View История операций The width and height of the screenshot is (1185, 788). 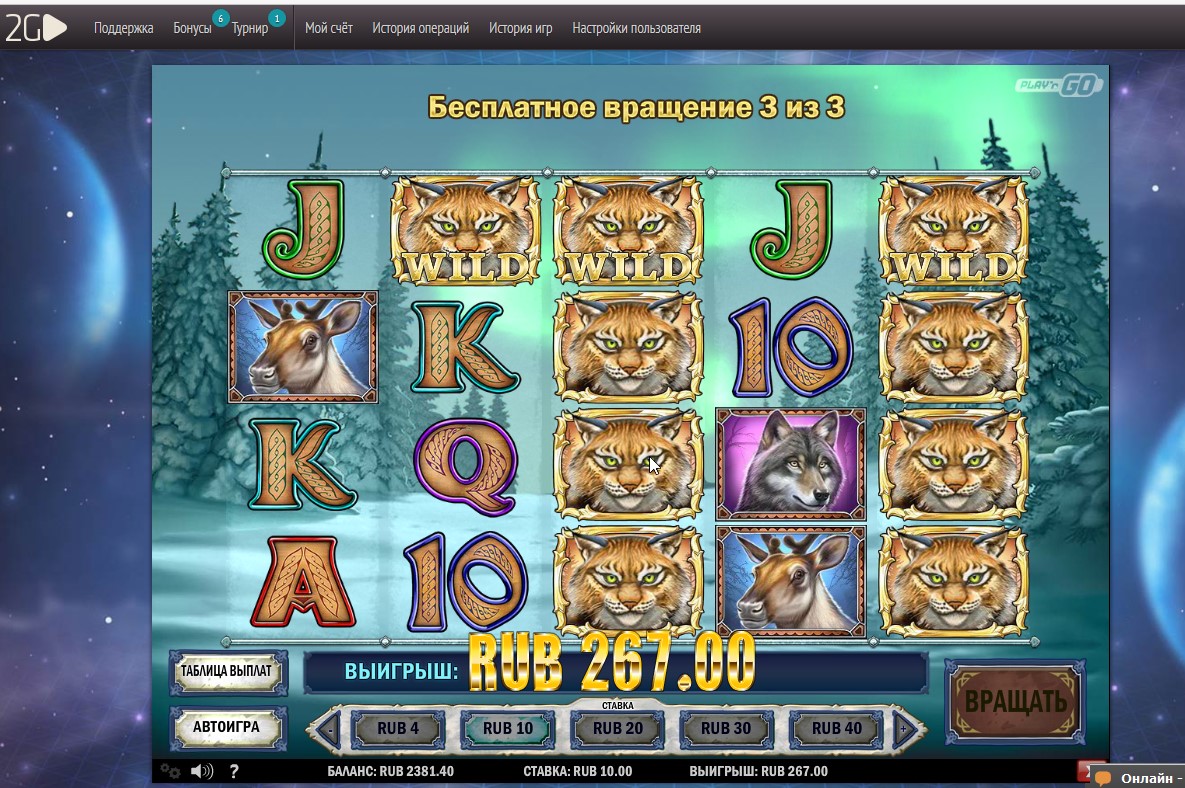pos(420,28)
